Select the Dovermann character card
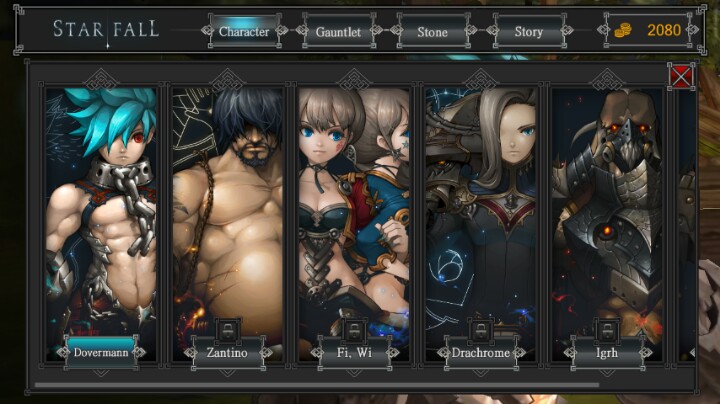 (100, 210)
